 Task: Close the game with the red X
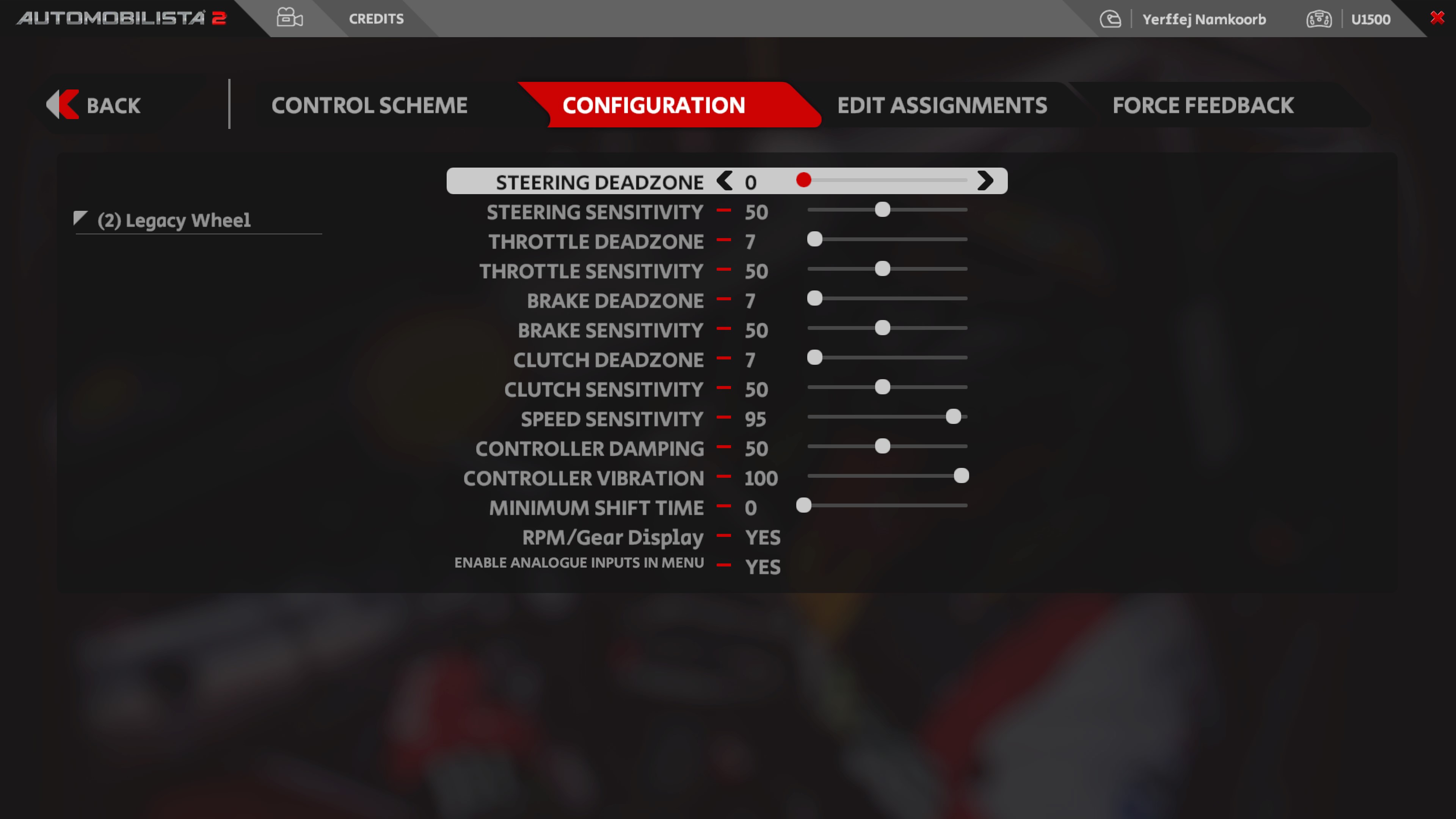pyautogui.click(x=1437, y=17)
